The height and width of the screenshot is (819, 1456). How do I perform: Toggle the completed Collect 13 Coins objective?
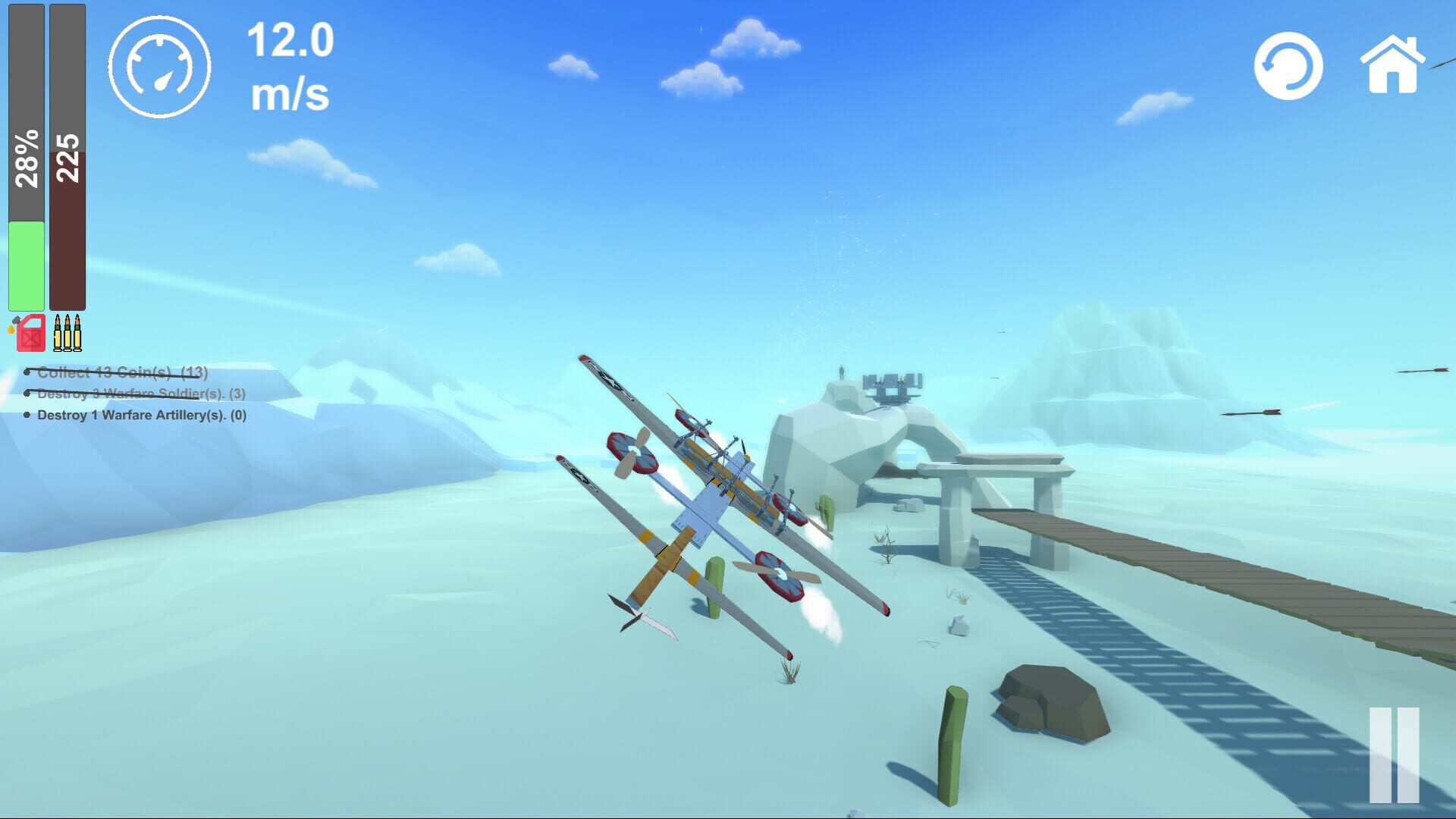pyautogui.click(x=118, y=373)
